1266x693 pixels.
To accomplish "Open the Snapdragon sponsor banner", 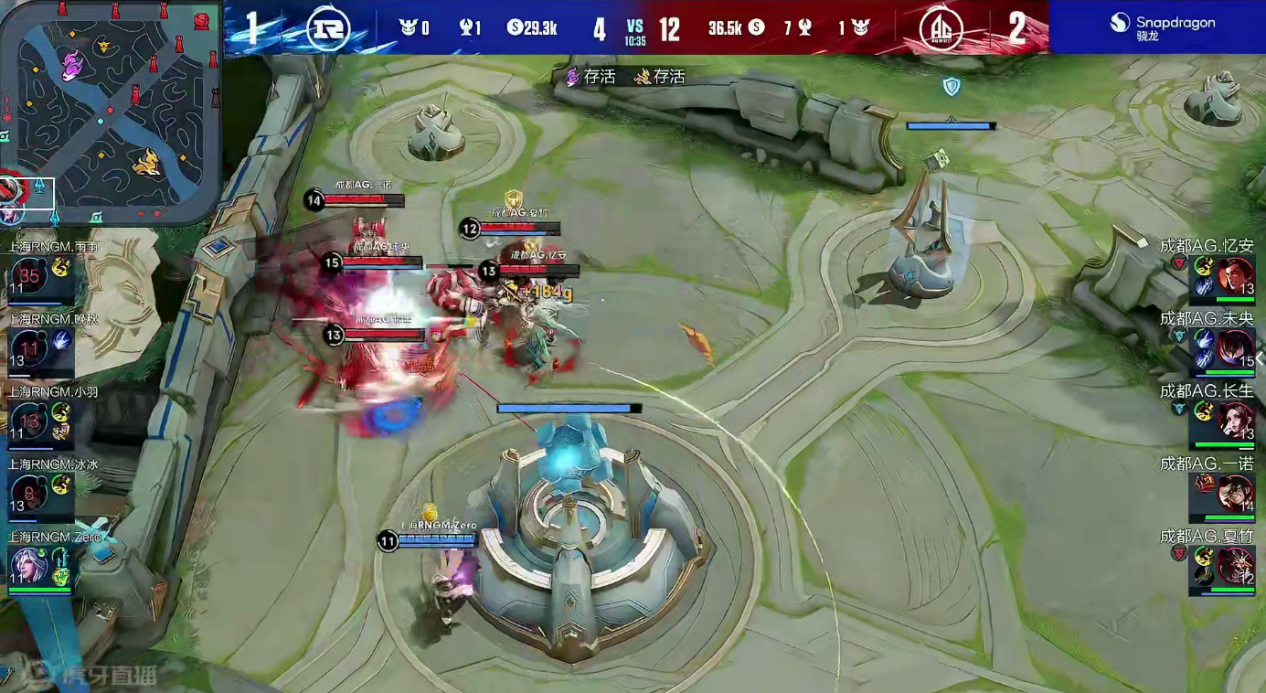I will (x=1157, y=27).
